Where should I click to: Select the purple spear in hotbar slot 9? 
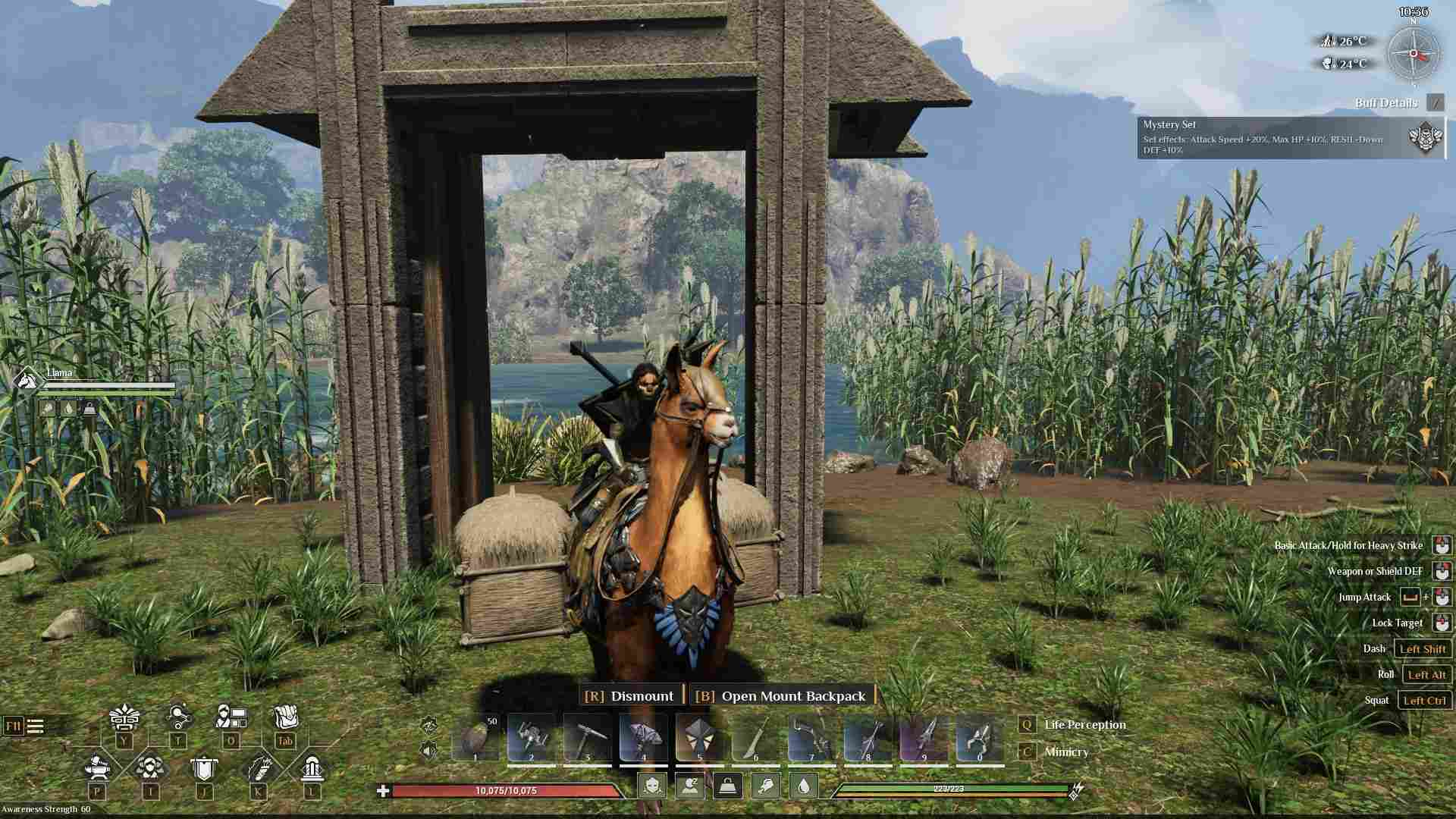pyautogui.click(x=924, y=738)
